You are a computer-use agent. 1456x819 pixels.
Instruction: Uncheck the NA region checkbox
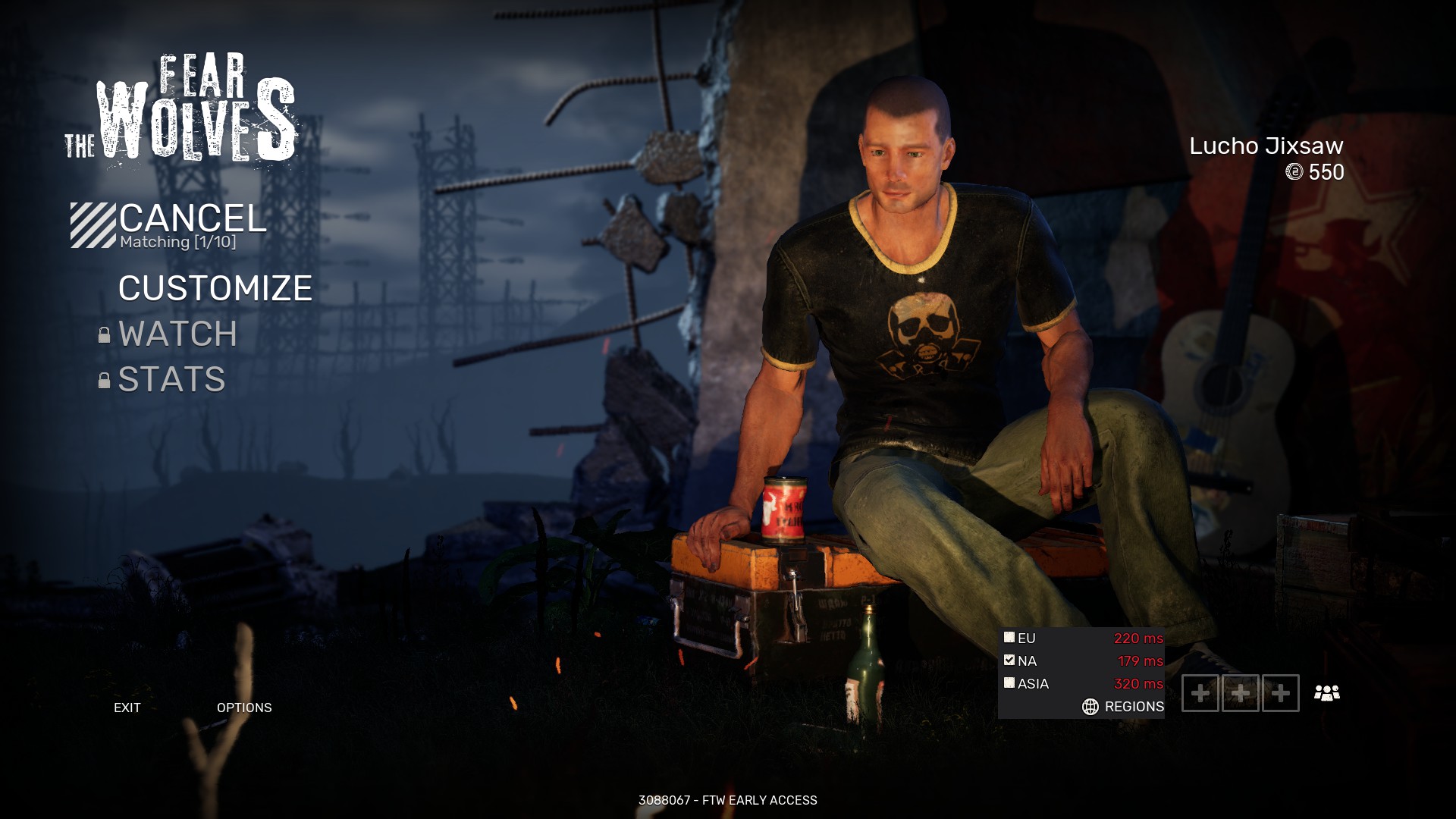point(1011,661)
